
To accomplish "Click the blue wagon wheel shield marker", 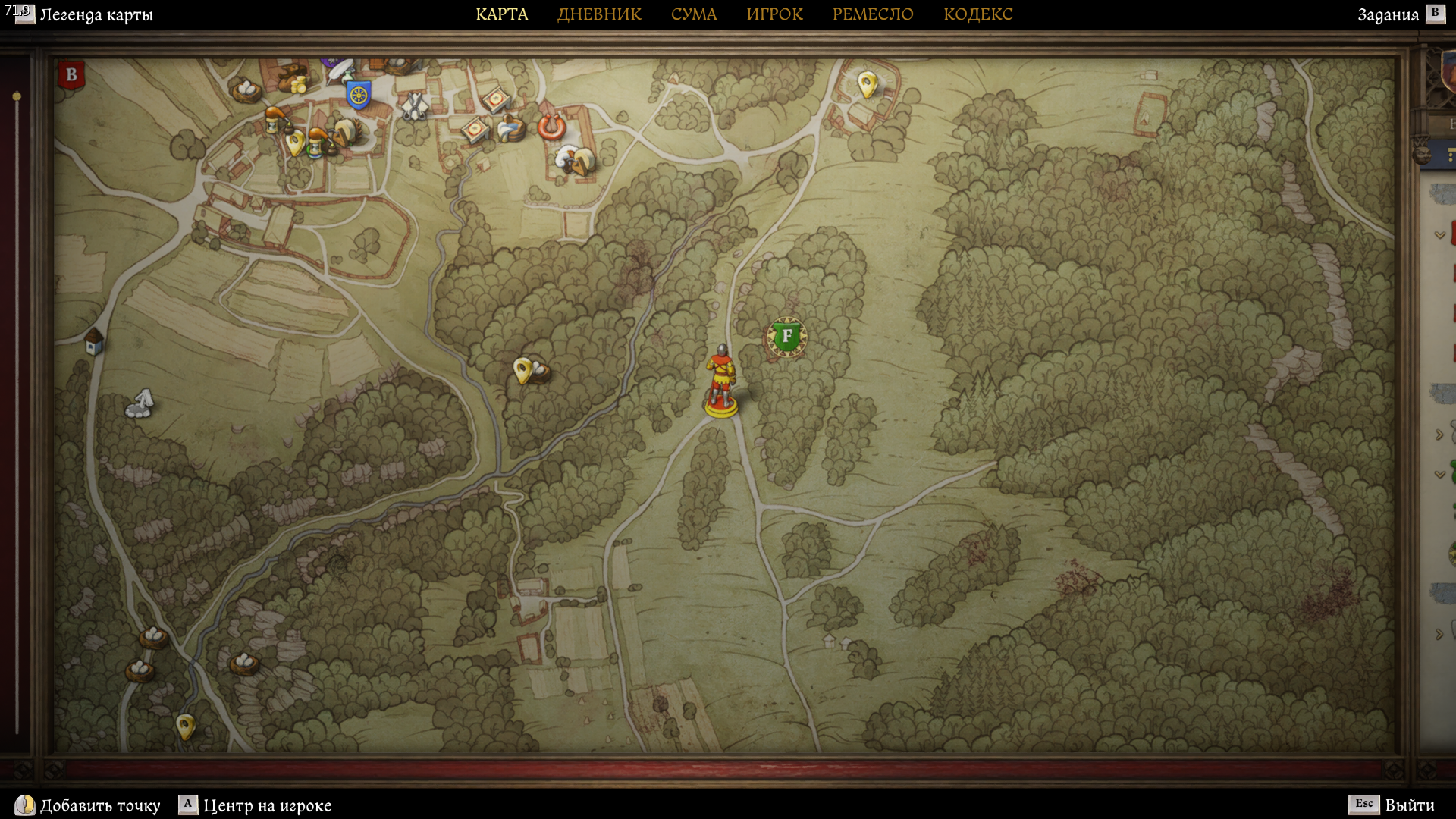I will [x=358, y=95].
